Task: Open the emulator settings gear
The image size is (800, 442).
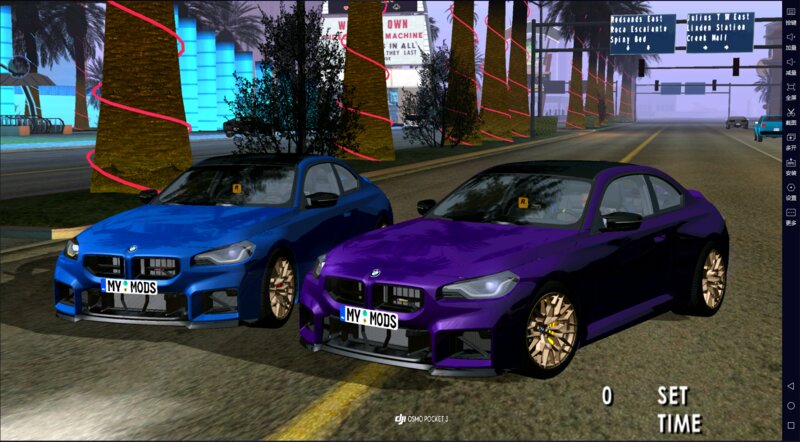Action: tap(791, 189)
